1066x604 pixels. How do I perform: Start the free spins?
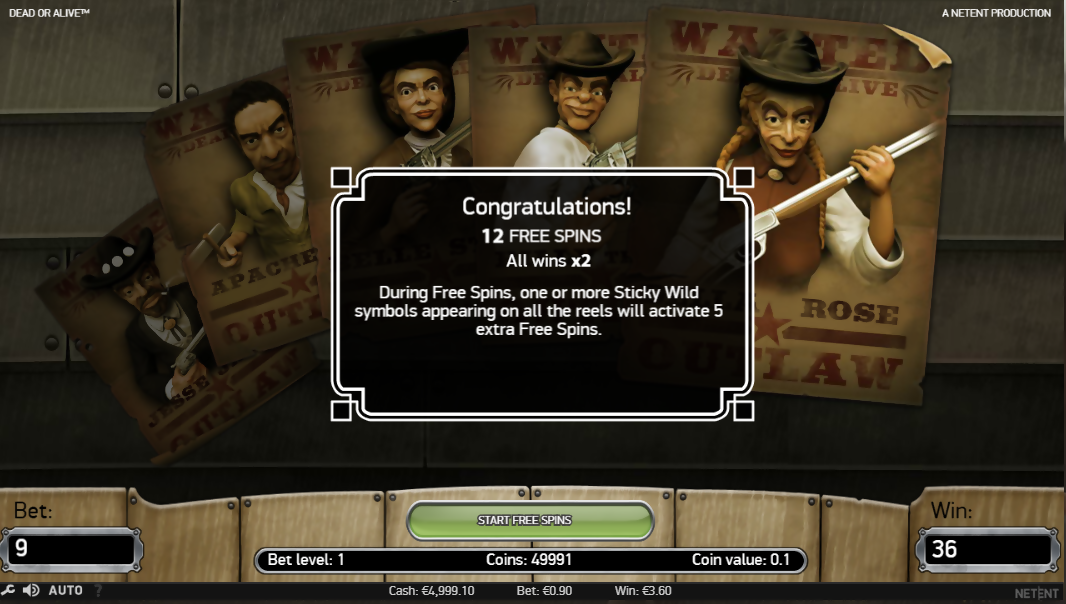coord(530,520)
